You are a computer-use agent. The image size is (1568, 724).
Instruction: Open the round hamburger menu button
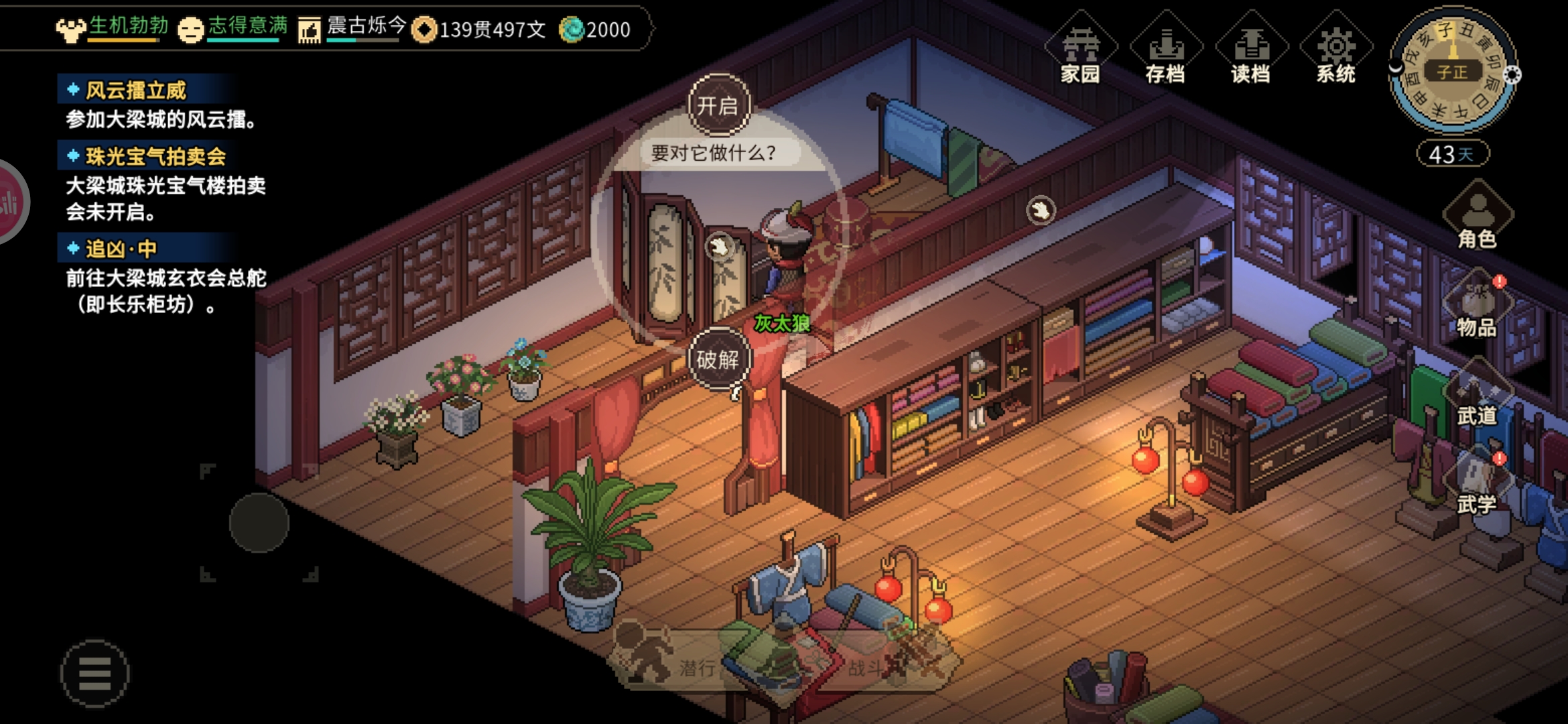tap(94, 673)
